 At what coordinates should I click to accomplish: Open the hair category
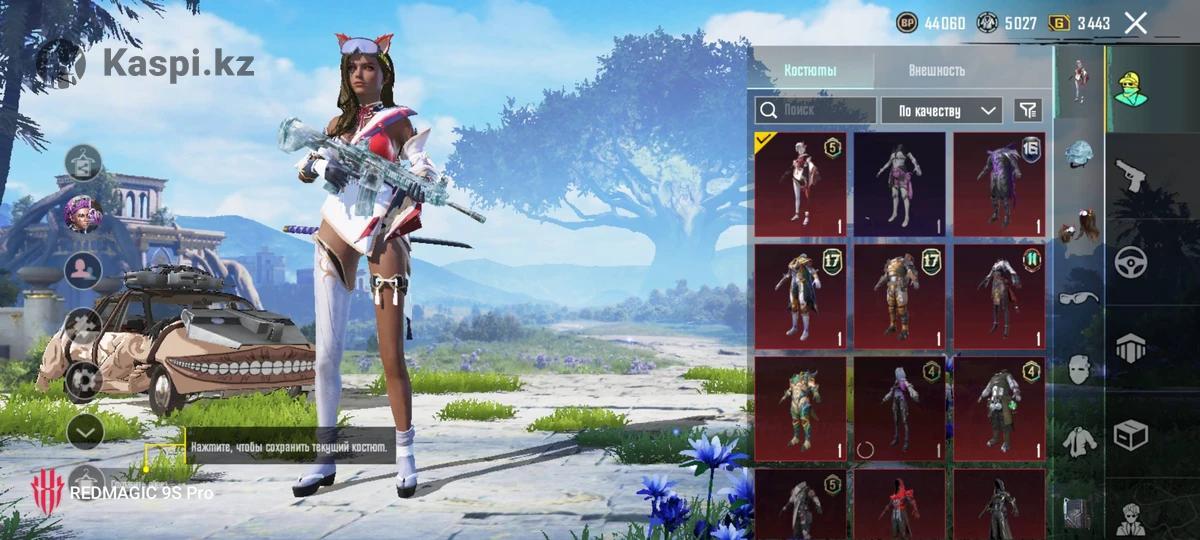click(x=1078, y=227)
